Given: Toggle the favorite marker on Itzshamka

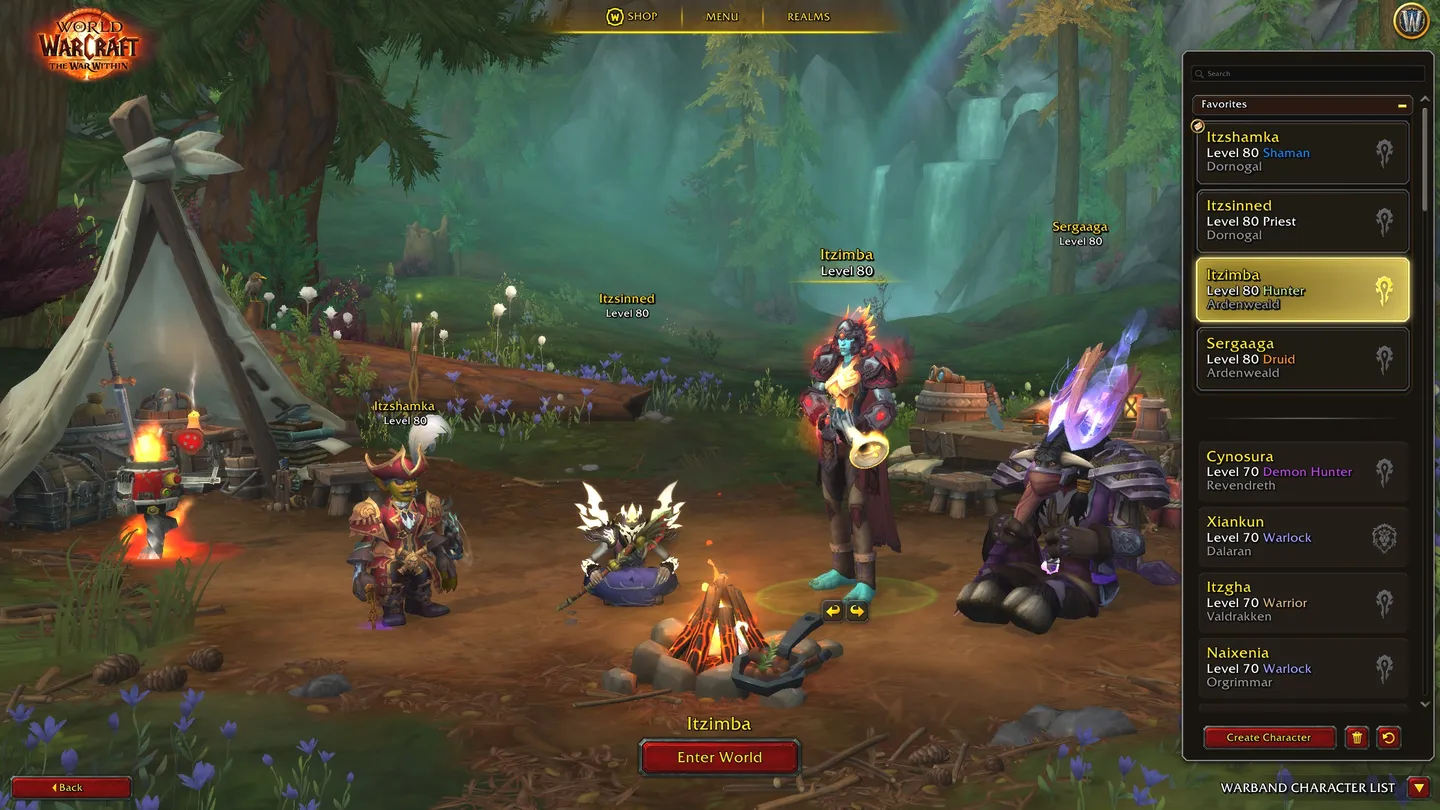Looking at the screenshot, I should 1196,125.
